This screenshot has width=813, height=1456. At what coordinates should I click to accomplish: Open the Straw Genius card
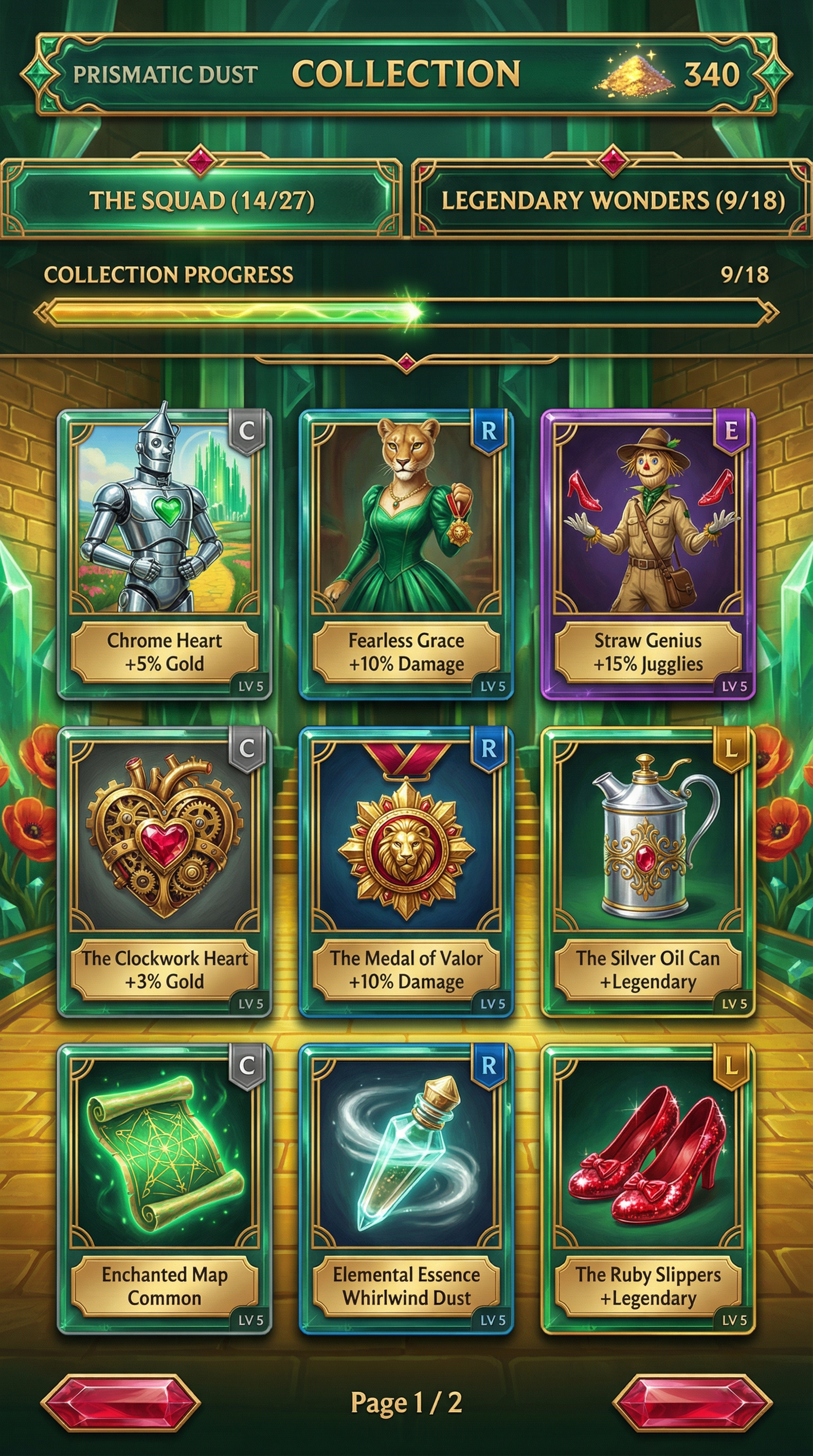(x=648, y=554)
